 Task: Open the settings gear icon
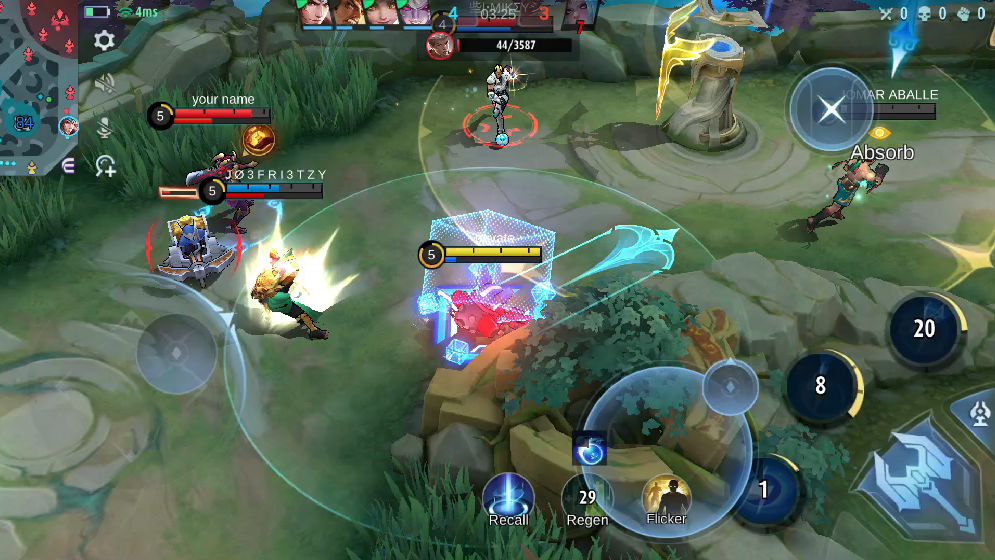click(x=104, y=40)
